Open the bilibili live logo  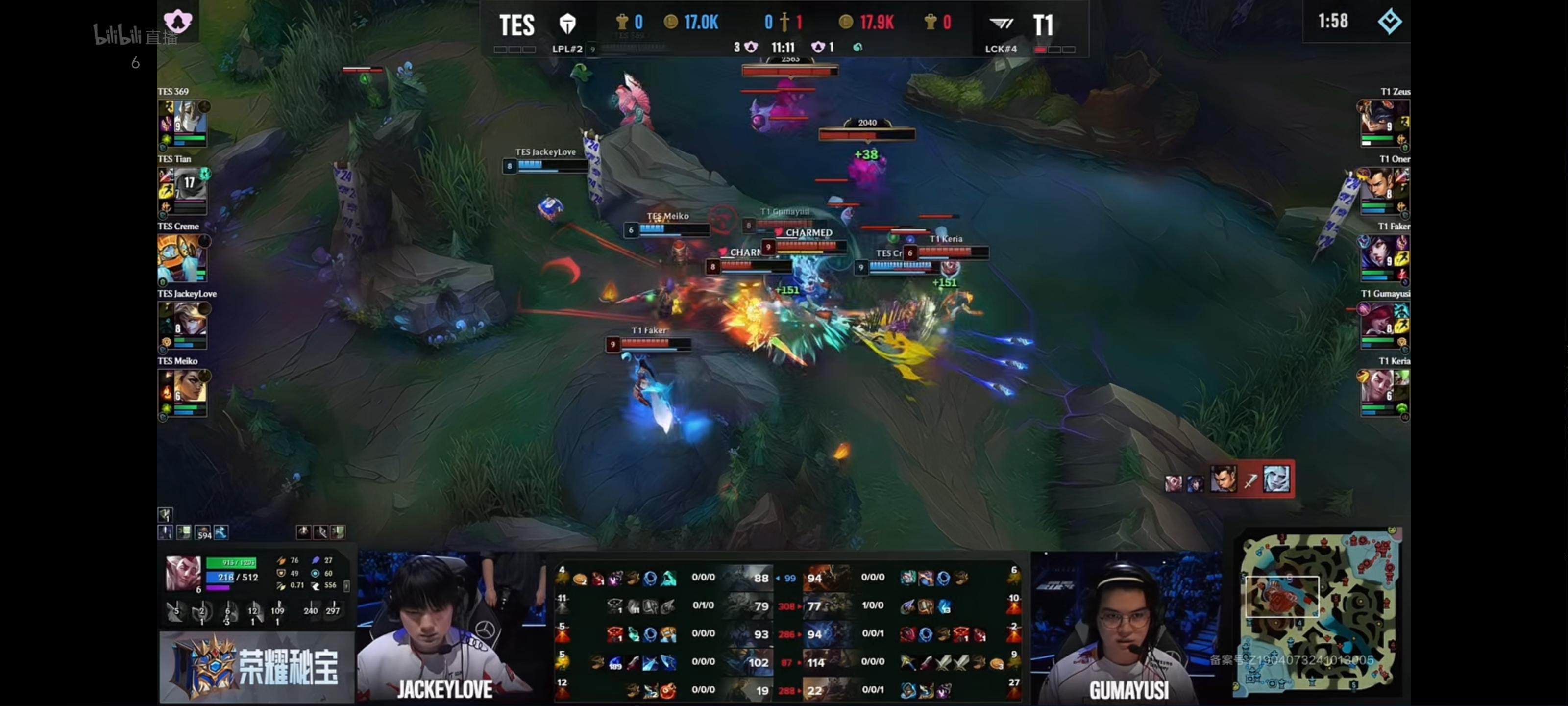click(x=135, y=35)
